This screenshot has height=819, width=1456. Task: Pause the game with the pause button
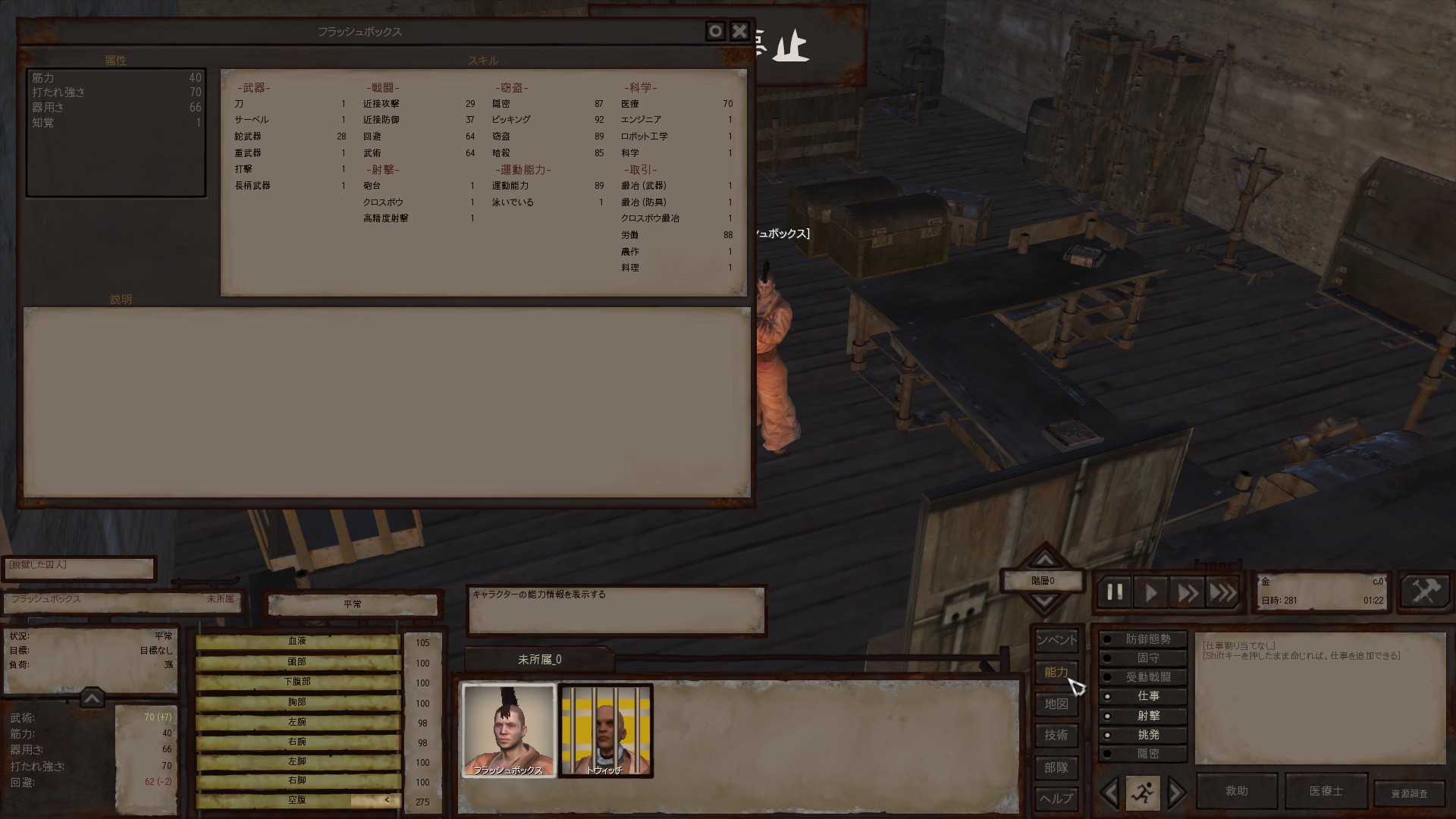point(1114,592)
